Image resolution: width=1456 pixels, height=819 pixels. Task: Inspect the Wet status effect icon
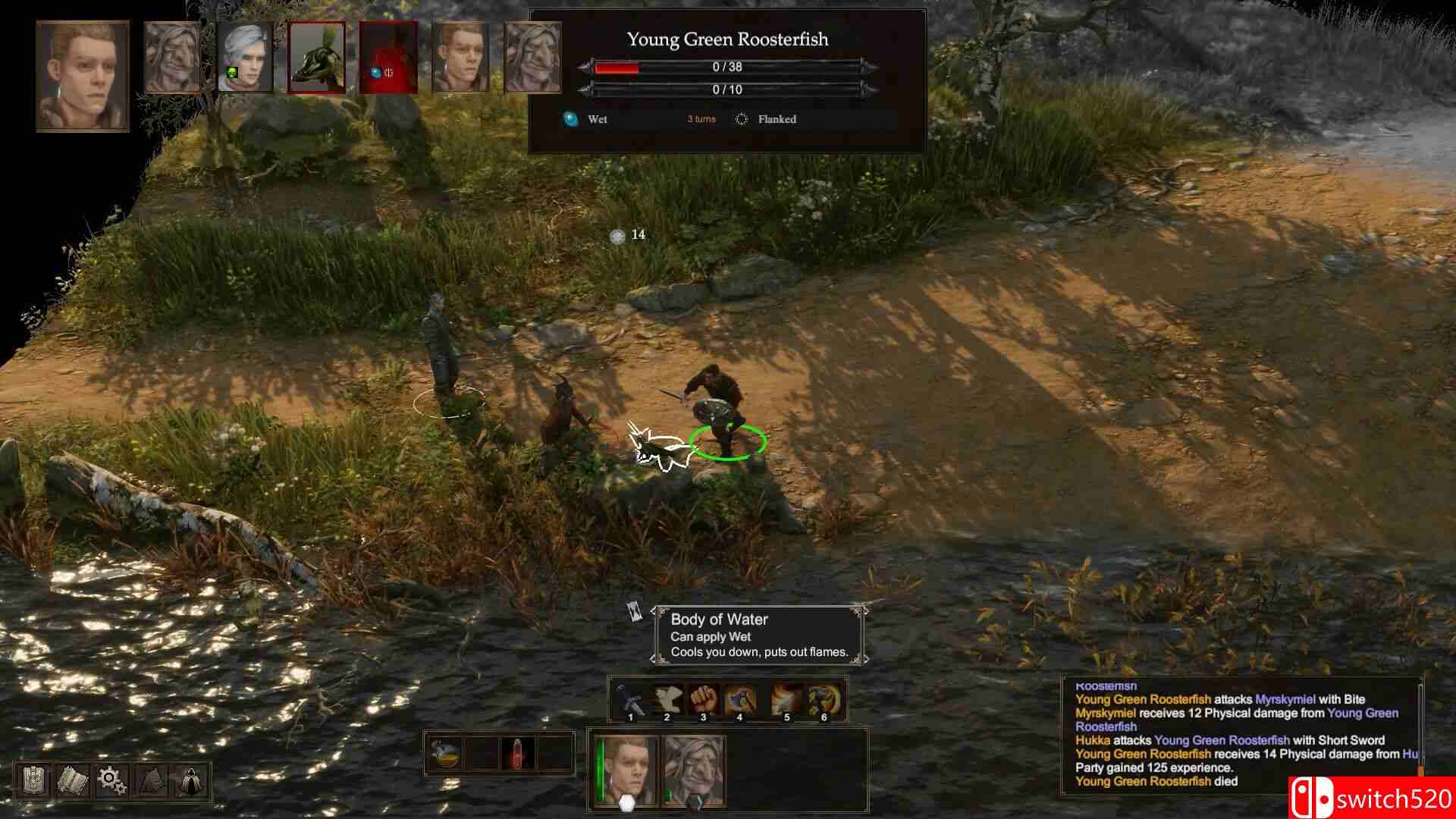[x=570, y=119]
